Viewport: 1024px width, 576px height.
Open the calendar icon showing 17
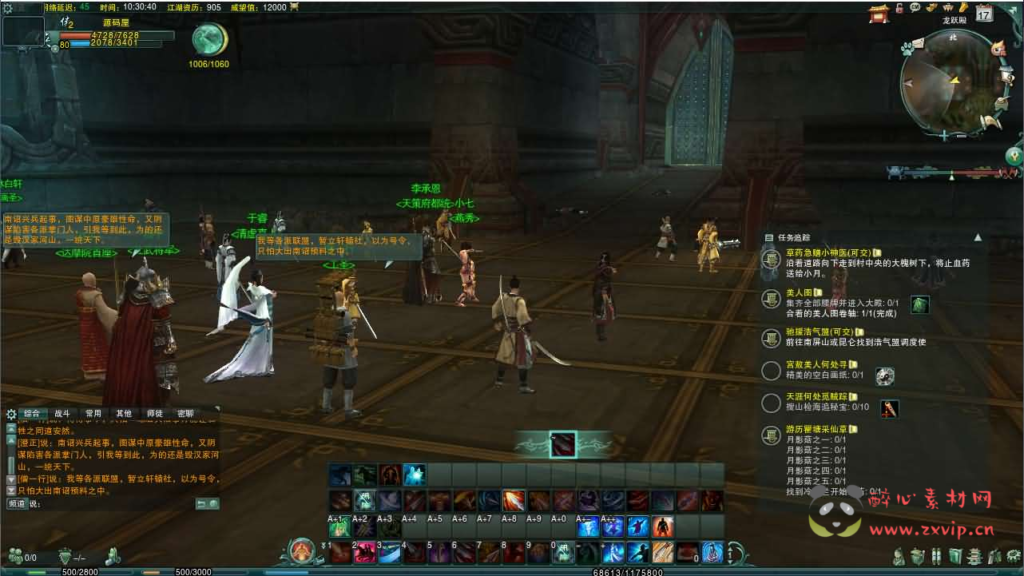(x=984, y=13)
